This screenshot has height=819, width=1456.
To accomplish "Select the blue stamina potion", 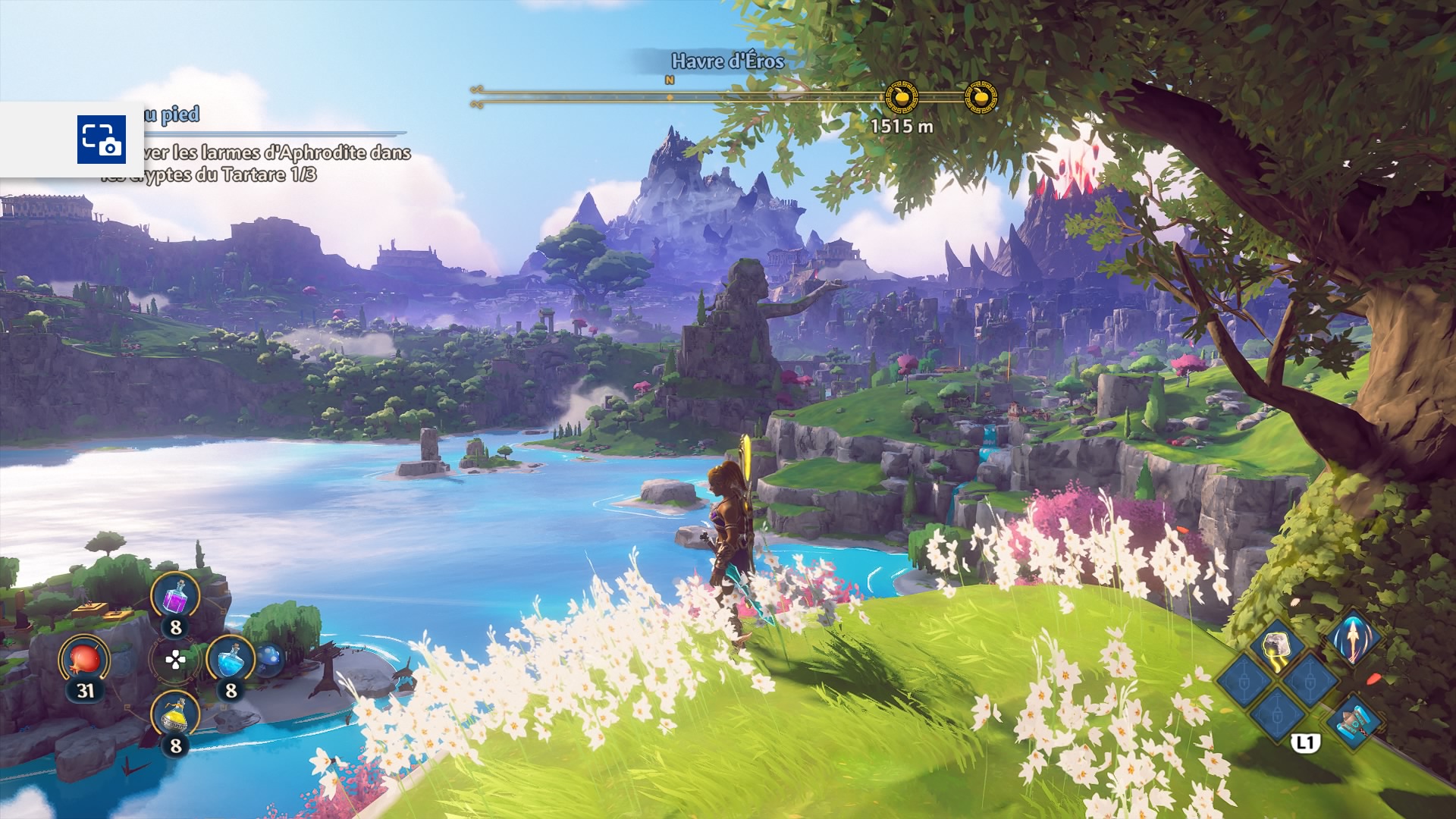I will 231,659.
